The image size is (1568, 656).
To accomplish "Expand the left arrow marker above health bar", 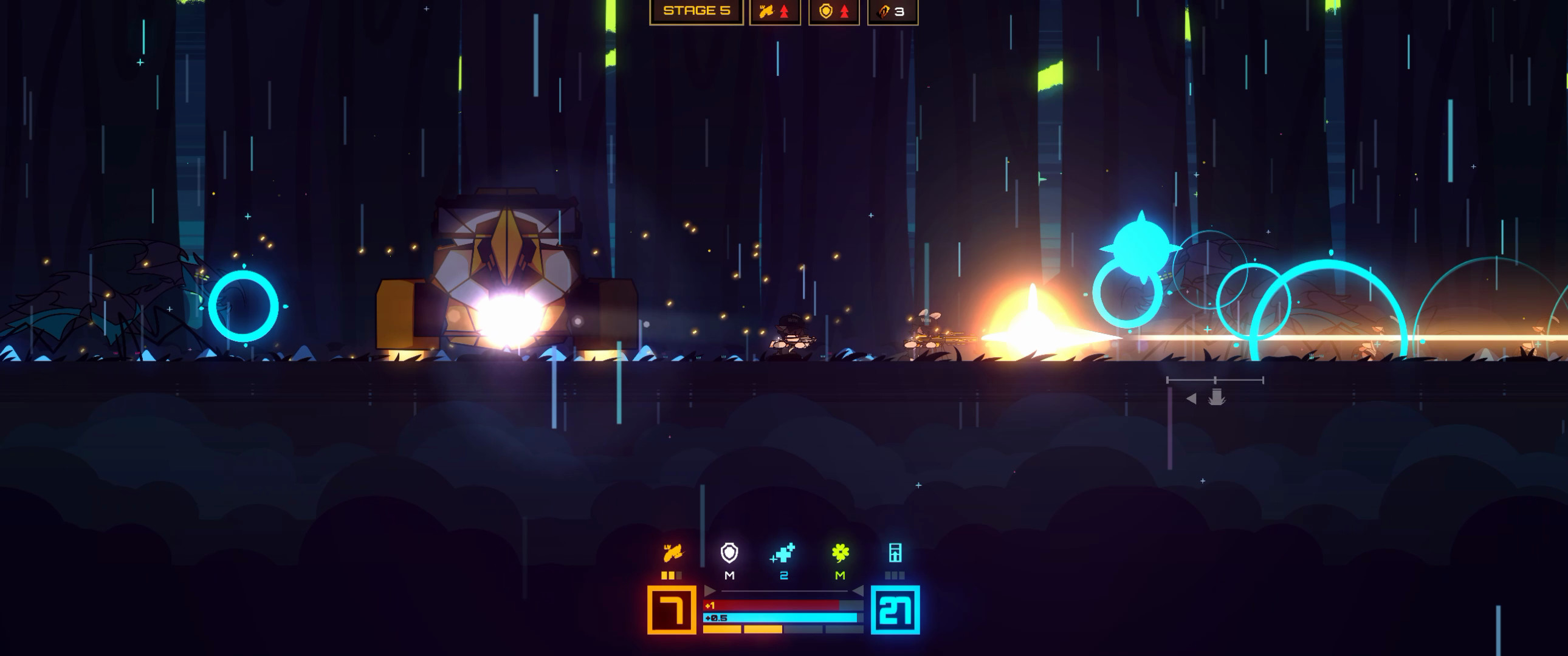I will 709,592.
